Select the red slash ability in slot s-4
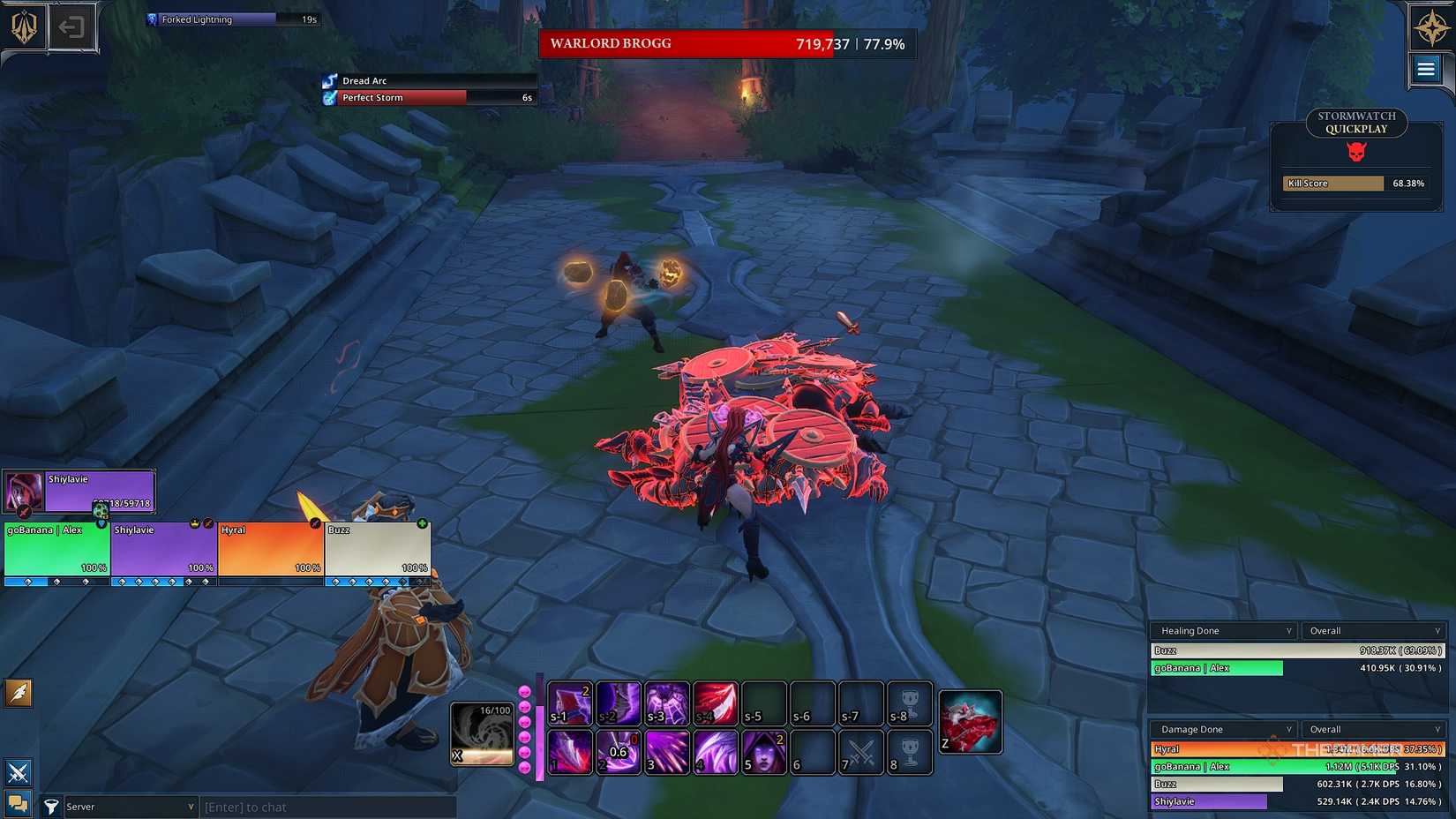The width and height of the screenshot is (1456, 819). 716,703
